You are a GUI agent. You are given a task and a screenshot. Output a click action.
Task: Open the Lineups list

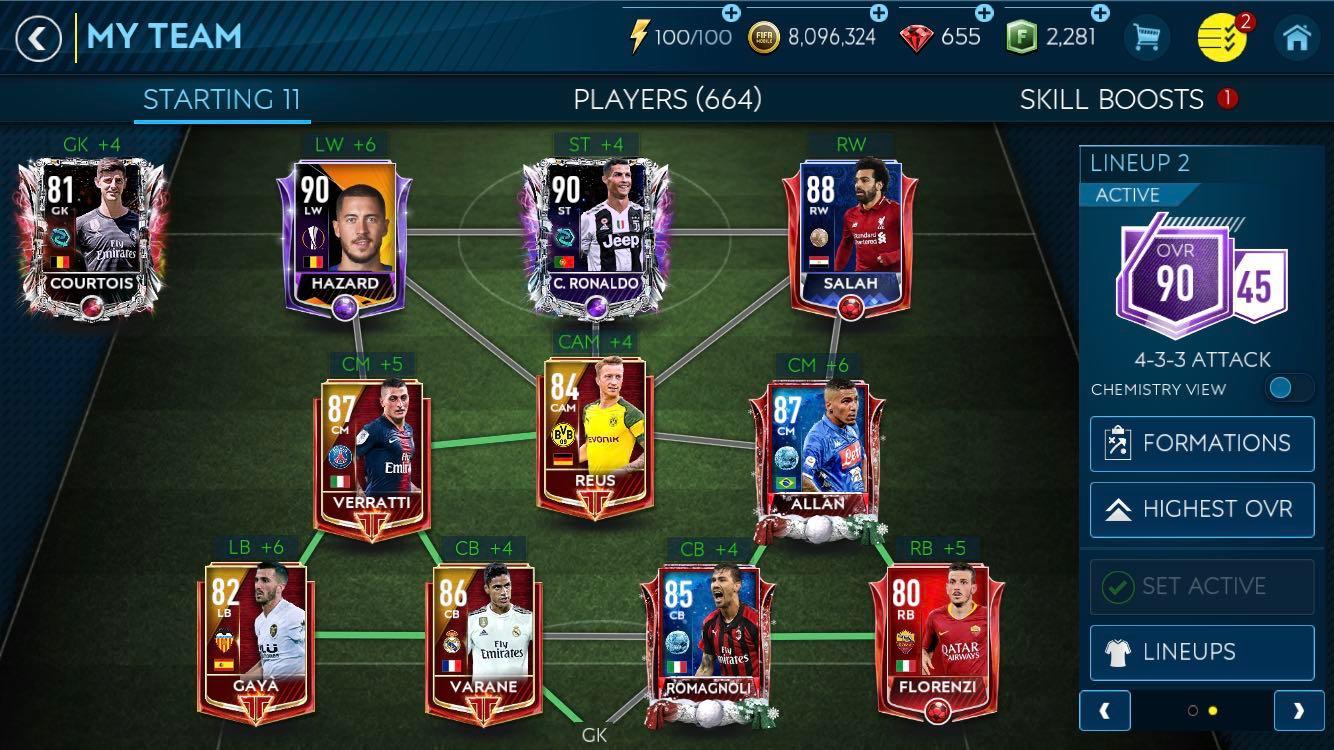(x=1202, y=652)
